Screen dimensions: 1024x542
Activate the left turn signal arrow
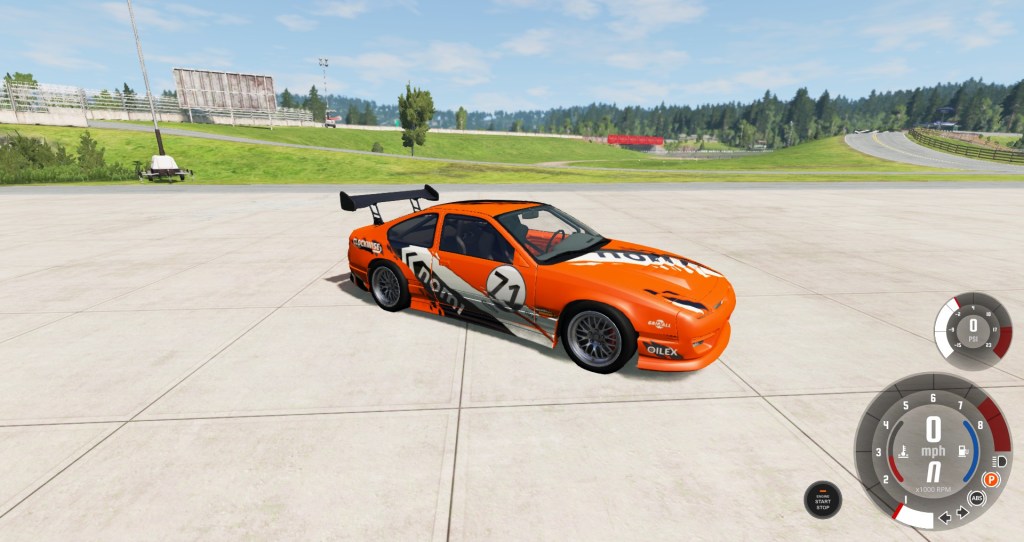(945, 517)
